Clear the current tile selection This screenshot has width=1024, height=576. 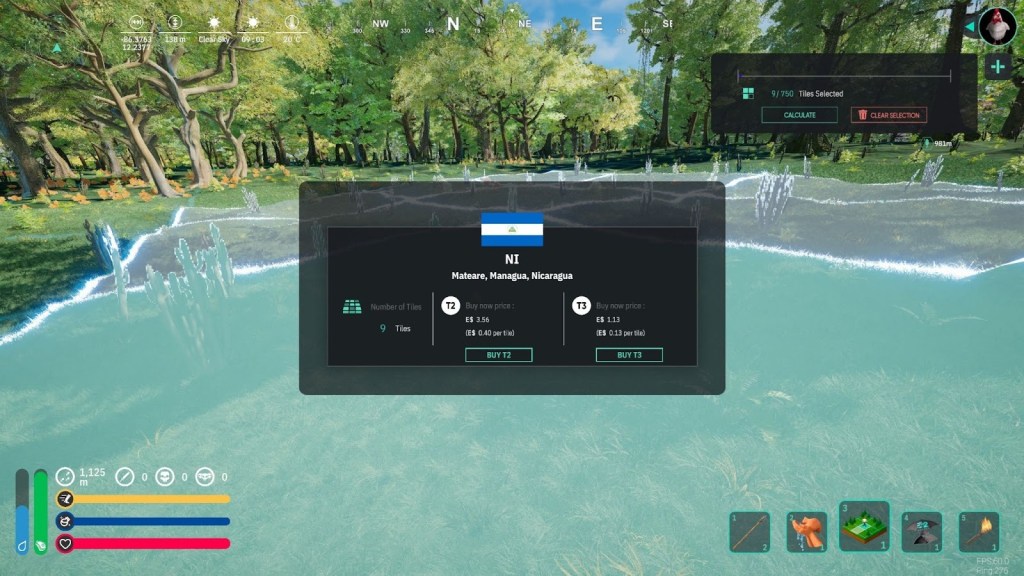[x=888, y=115]
